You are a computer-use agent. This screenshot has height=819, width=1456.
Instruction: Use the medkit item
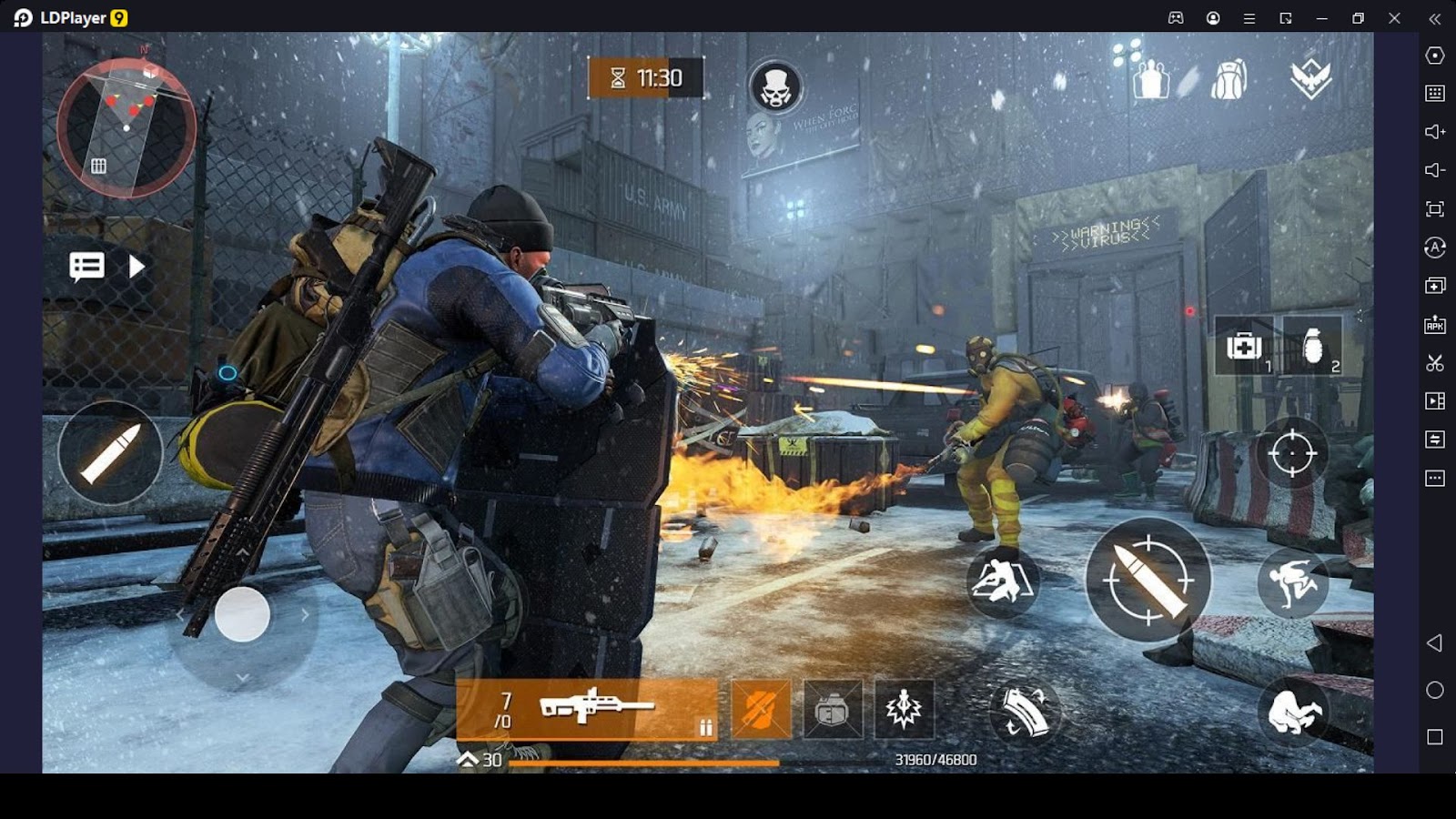[1244, 347]
